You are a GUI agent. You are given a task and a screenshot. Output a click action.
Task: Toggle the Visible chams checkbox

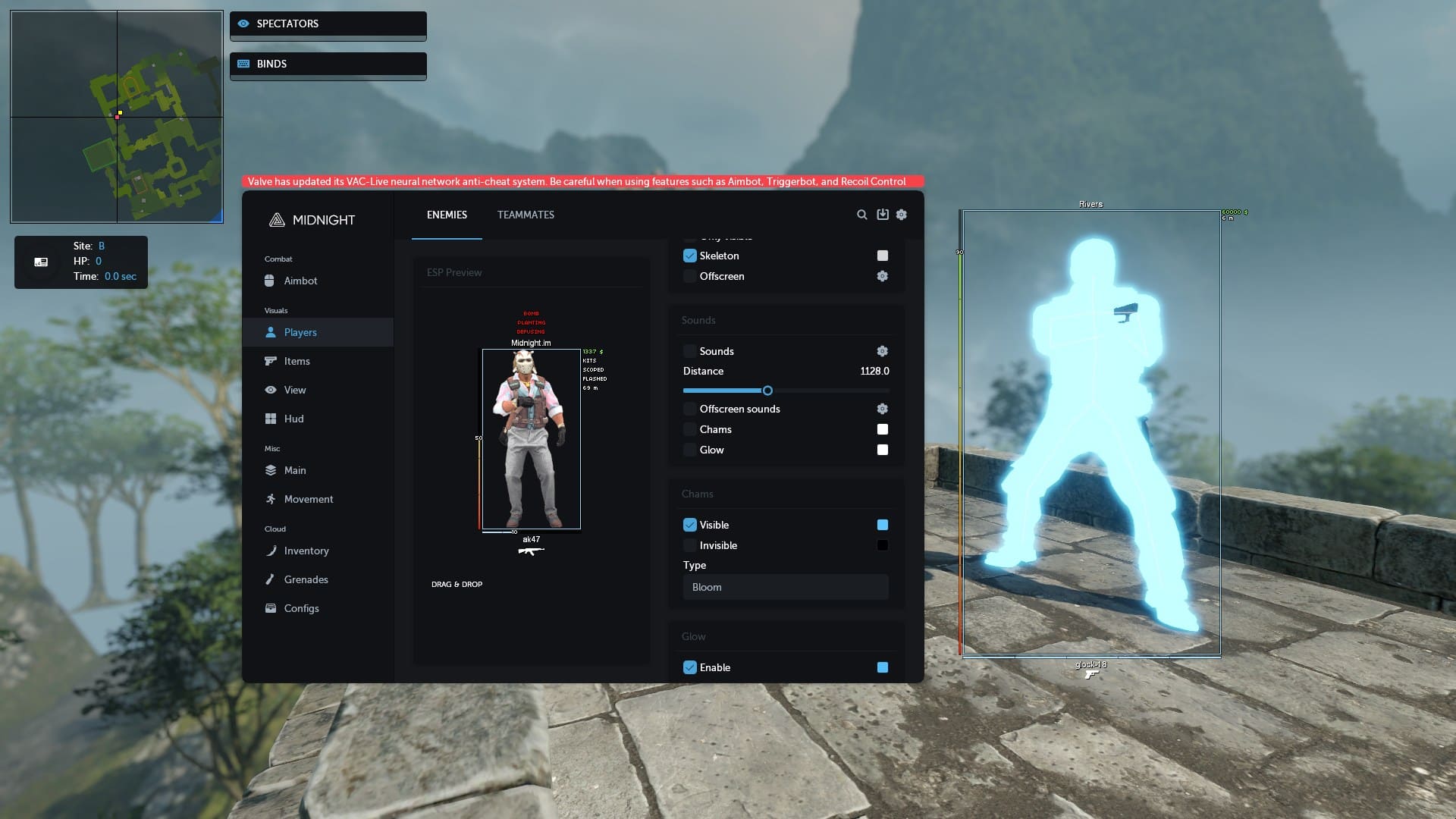pyautogui.click(x=690, y=525)
